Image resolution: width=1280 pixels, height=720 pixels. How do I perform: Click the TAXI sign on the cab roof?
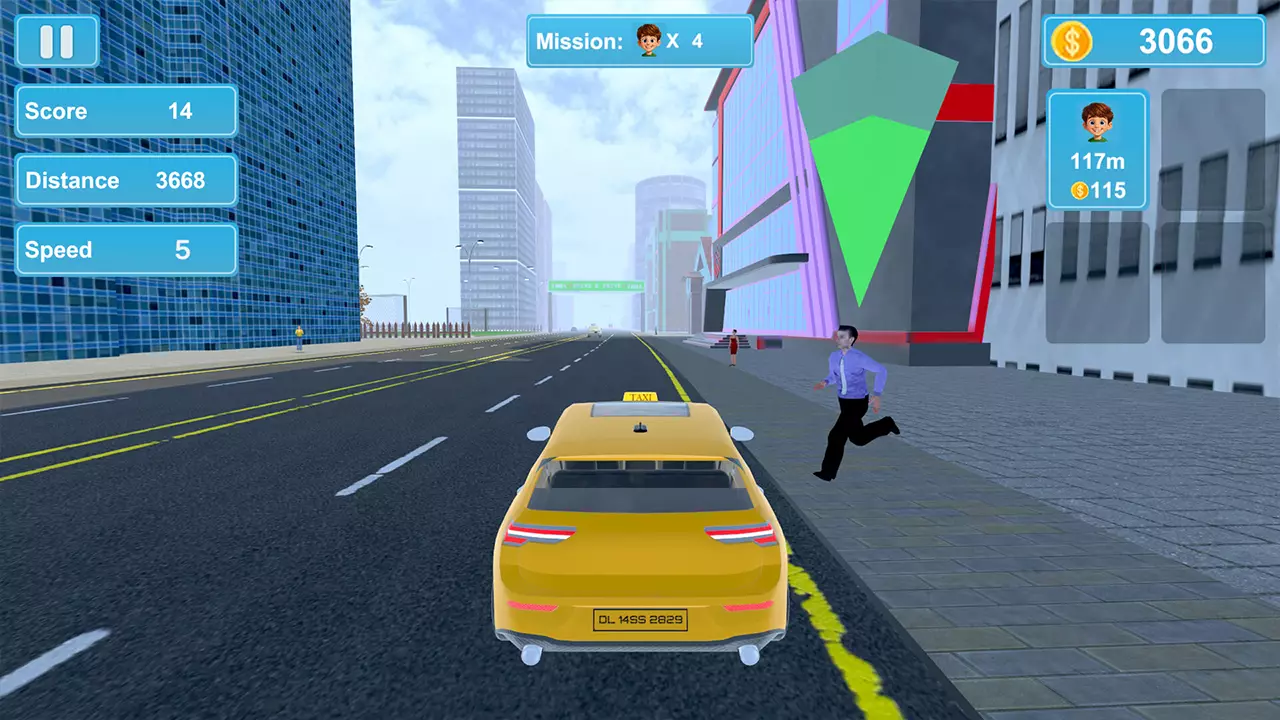click(x=643, y=397)
